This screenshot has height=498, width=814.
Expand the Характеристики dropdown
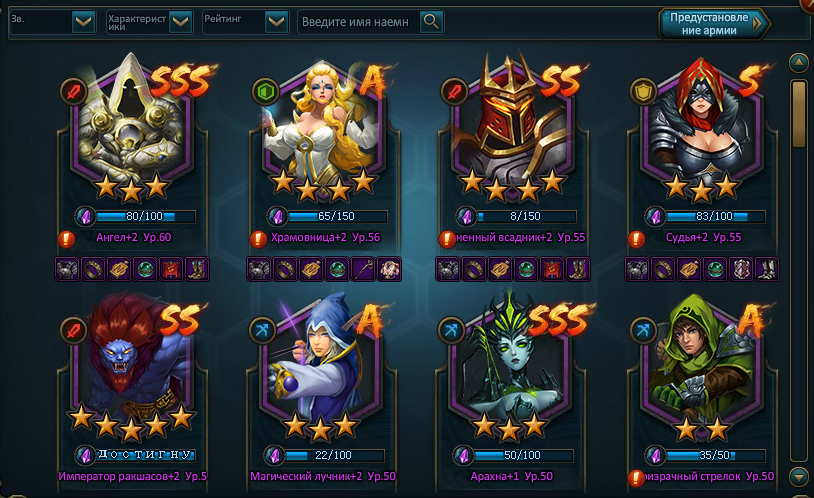pos(180,21)
